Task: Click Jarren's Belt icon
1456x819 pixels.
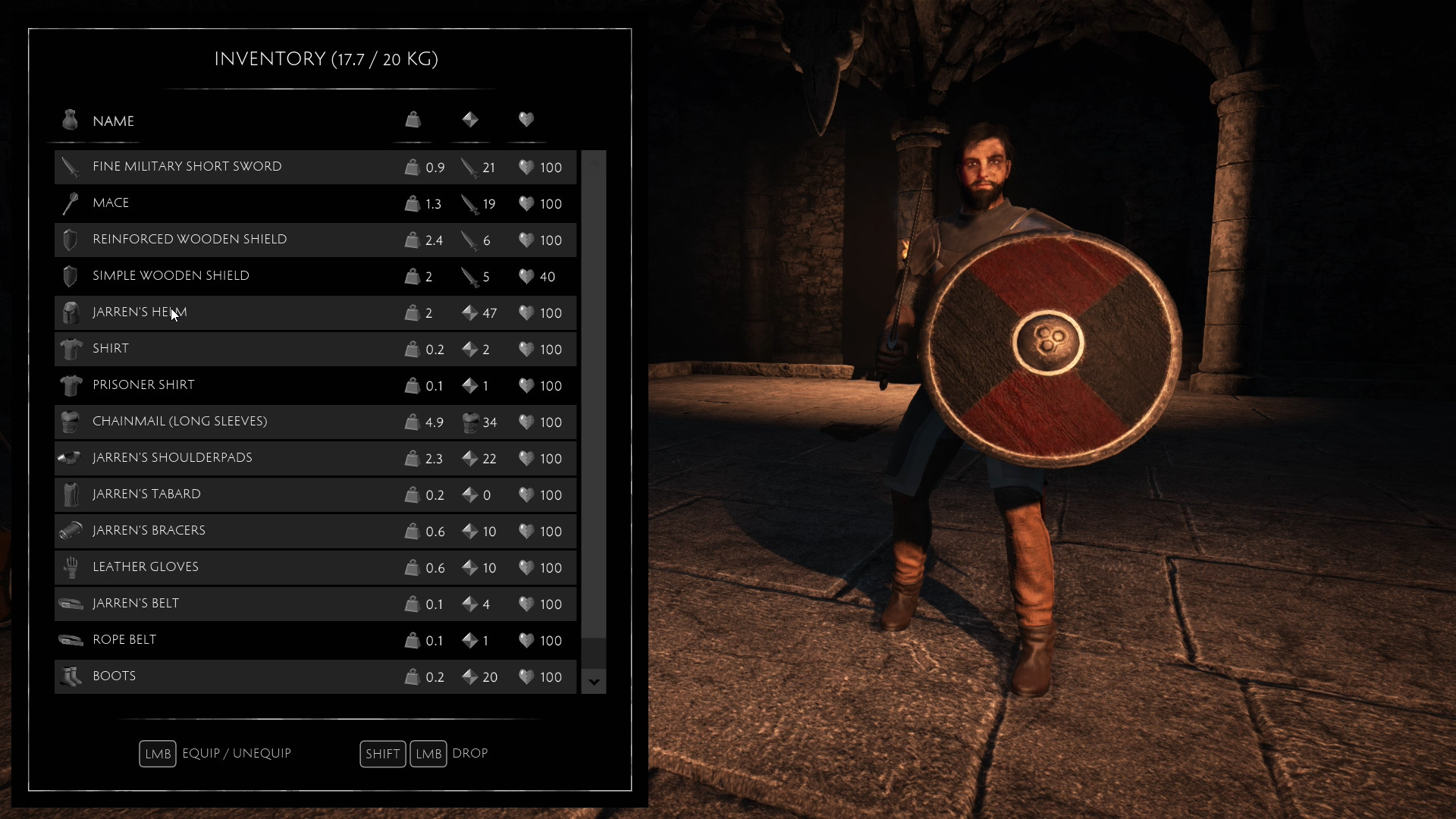Action: click(x=70, y=604)
